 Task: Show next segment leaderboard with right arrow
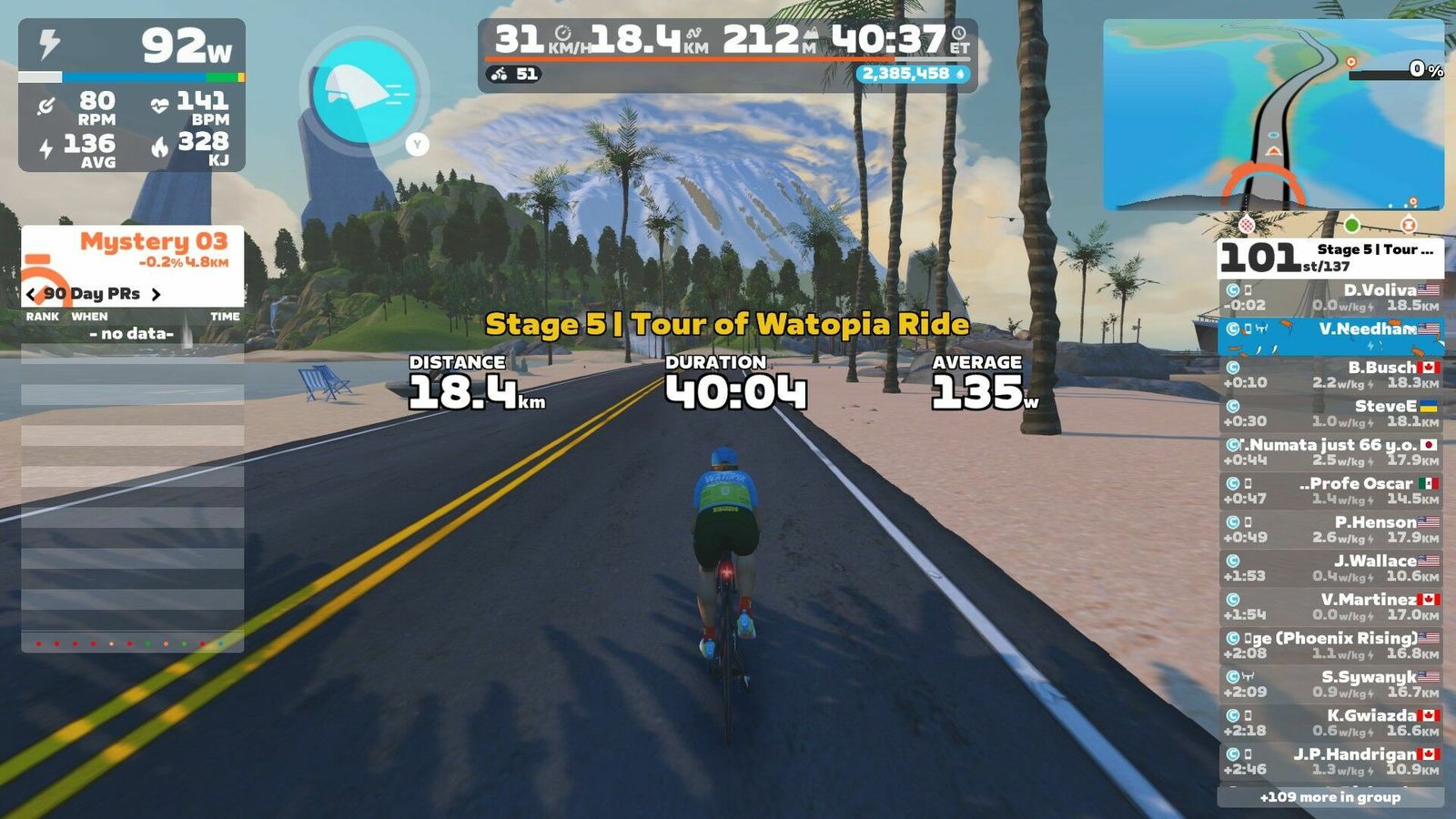156,294
